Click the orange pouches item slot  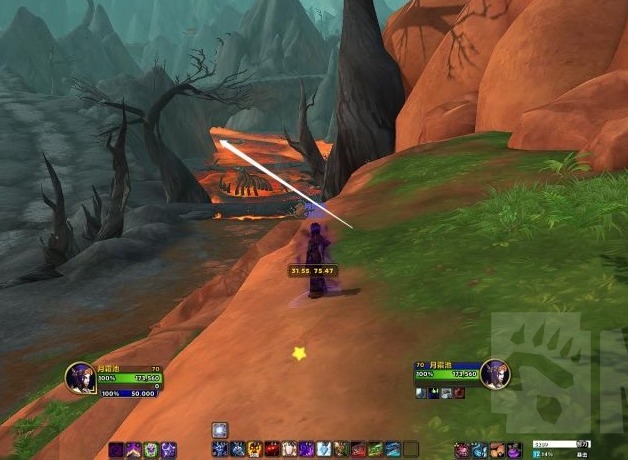click(x=497, y=449)
